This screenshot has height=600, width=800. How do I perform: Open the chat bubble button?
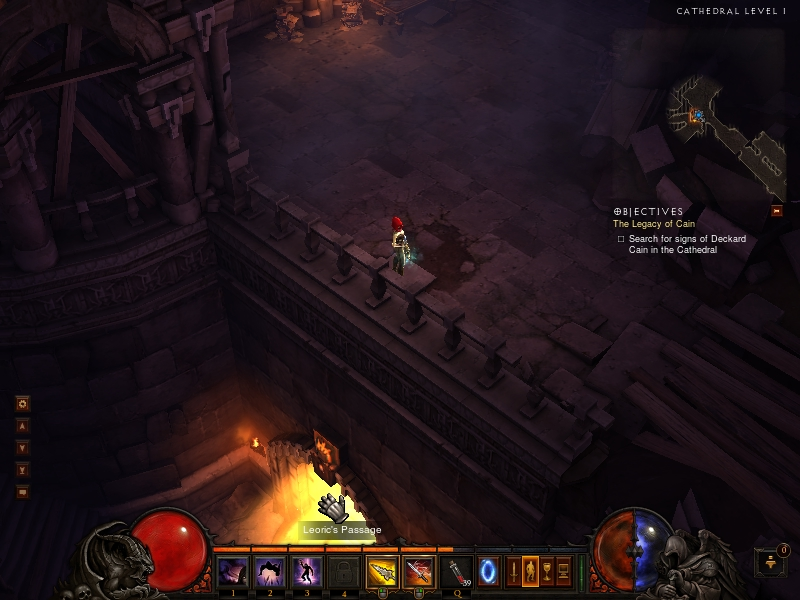22,491
